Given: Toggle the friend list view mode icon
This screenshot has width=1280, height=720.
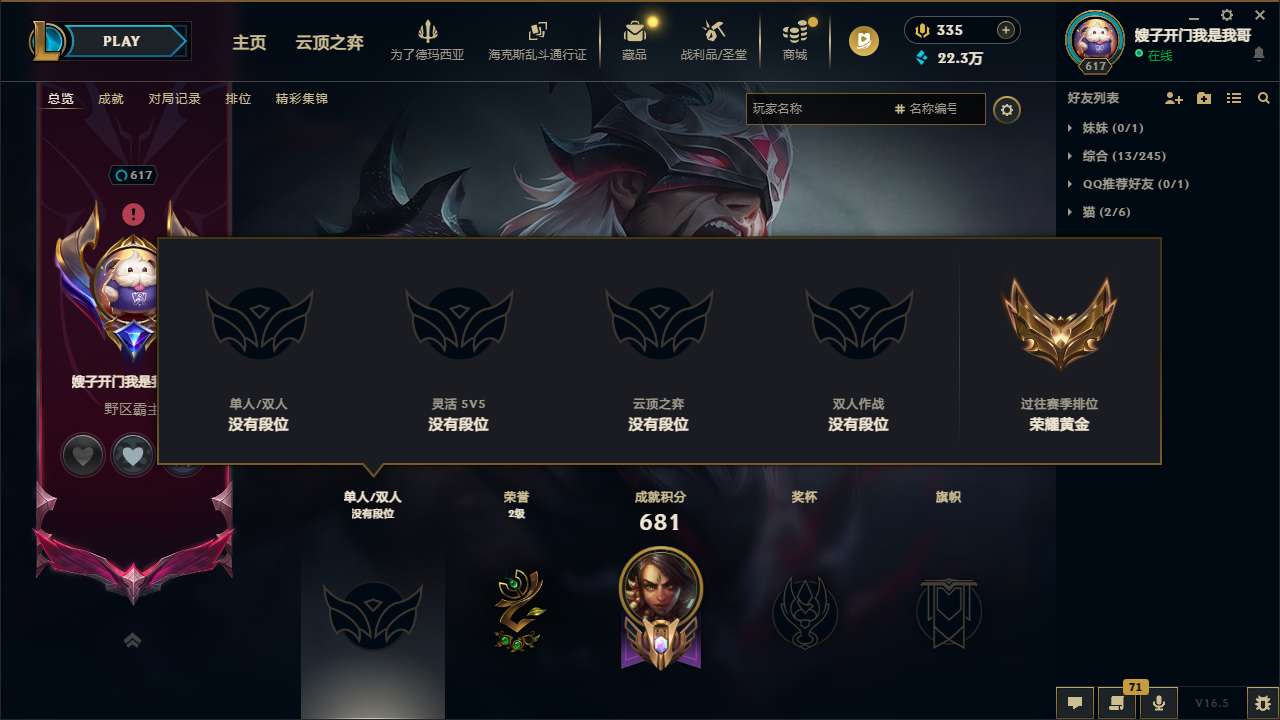Looking at the screenshot, I should coord(1233,98).
